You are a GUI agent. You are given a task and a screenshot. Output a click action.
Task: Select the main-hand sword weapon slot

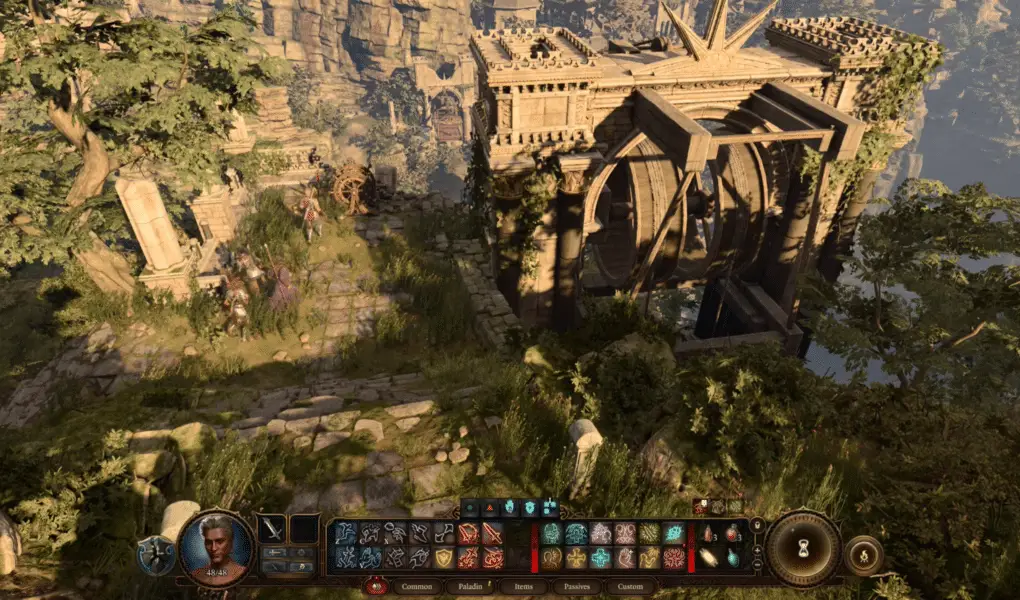click(x=272, y=529)
